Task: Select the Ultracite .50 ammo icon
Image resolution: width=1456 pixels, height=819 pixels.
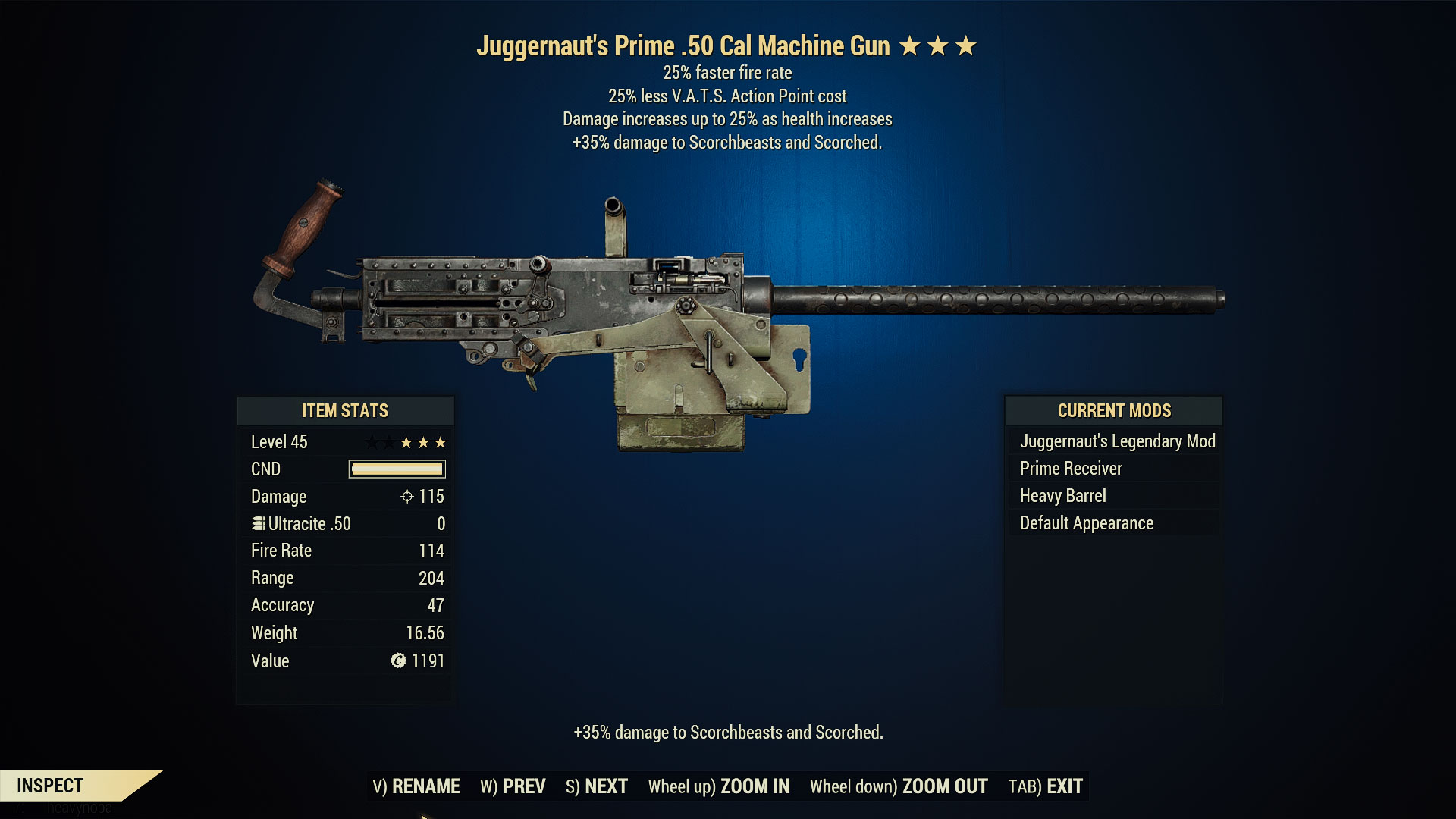Action: 258,523
